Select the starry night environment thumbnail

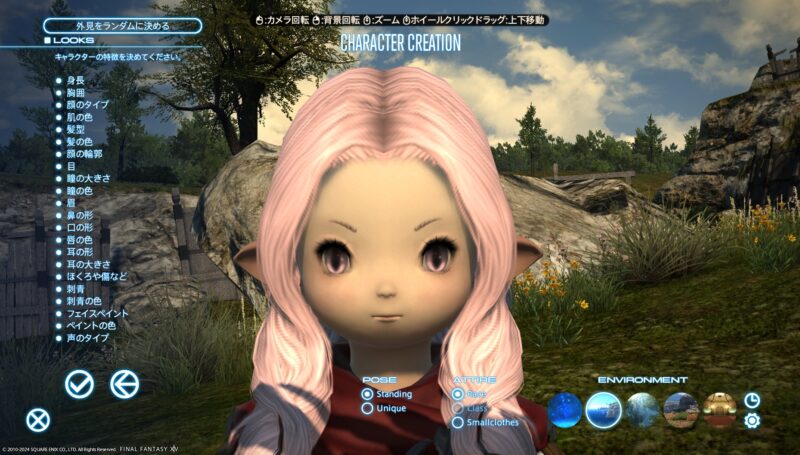tap(565, 409)
